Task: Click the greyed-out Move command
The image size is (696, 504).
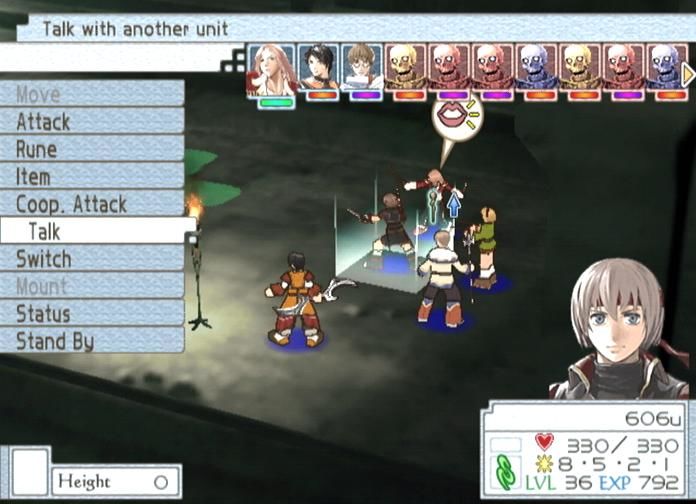Action: pyautogui.click(x=90, y=95)
